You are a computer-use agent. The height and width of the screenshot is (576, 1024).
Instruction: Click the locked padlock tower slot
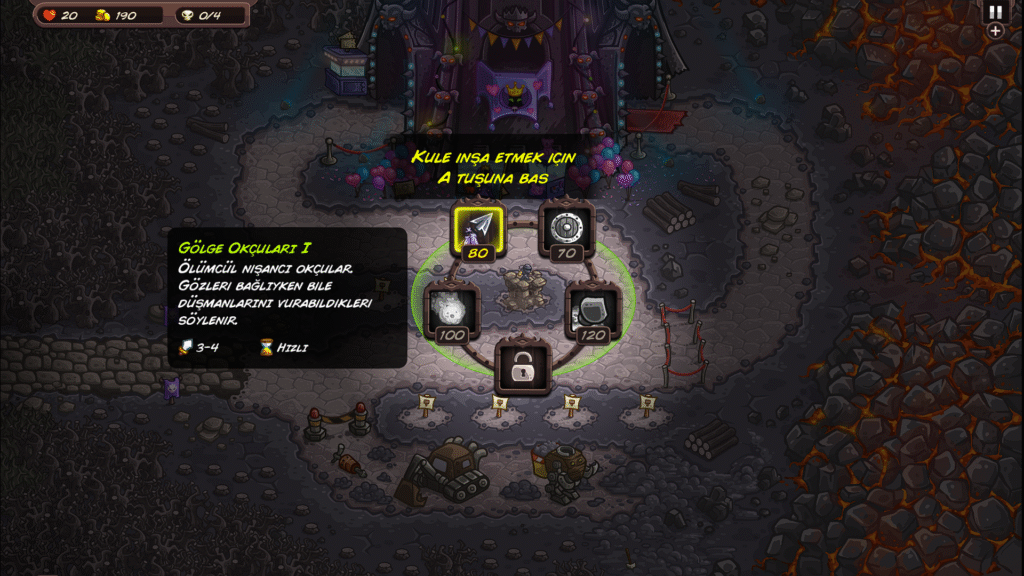coord(521,368)
